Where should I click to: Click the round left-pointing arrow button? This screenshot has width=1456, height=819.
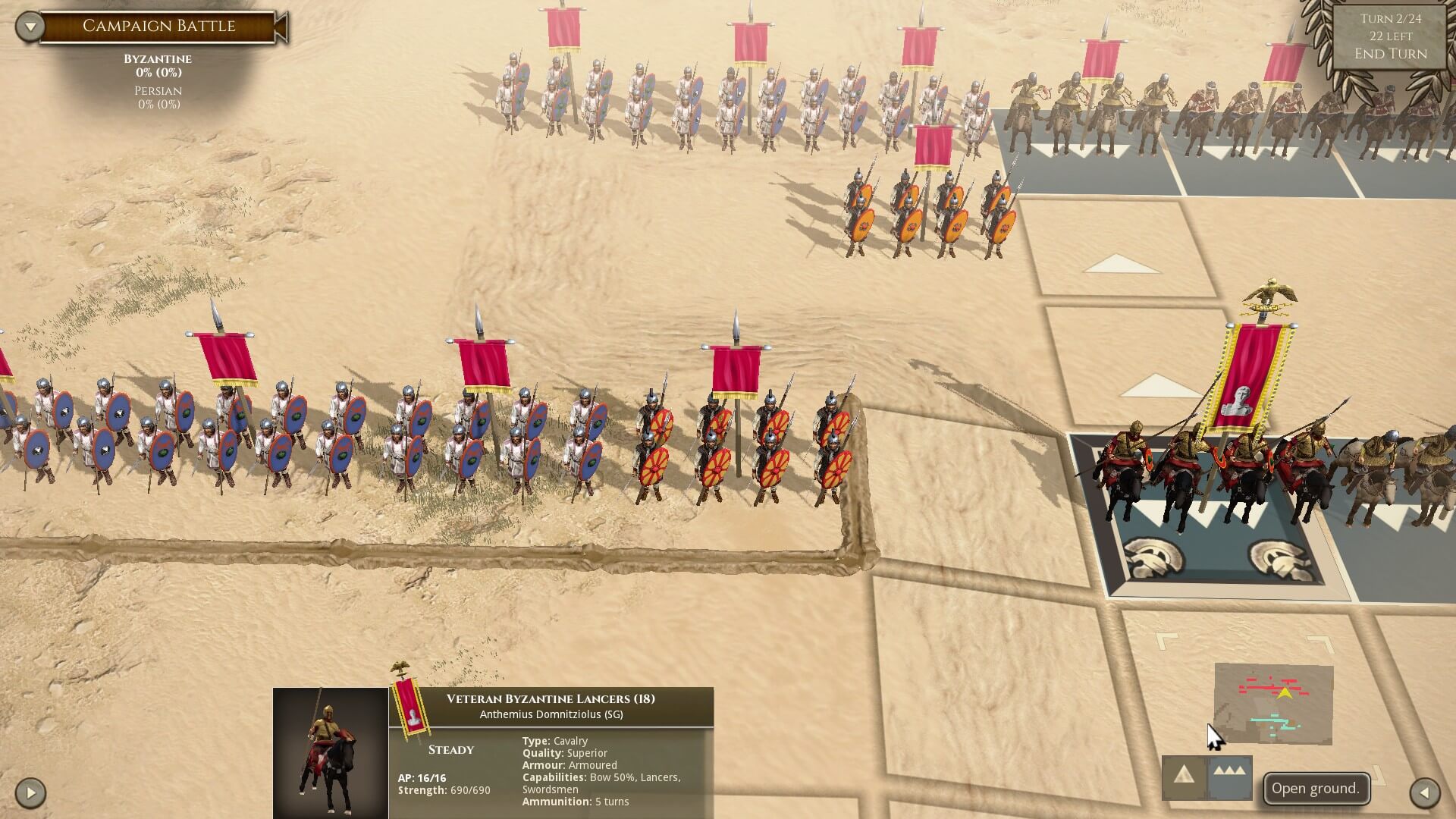pos(1424,793)
